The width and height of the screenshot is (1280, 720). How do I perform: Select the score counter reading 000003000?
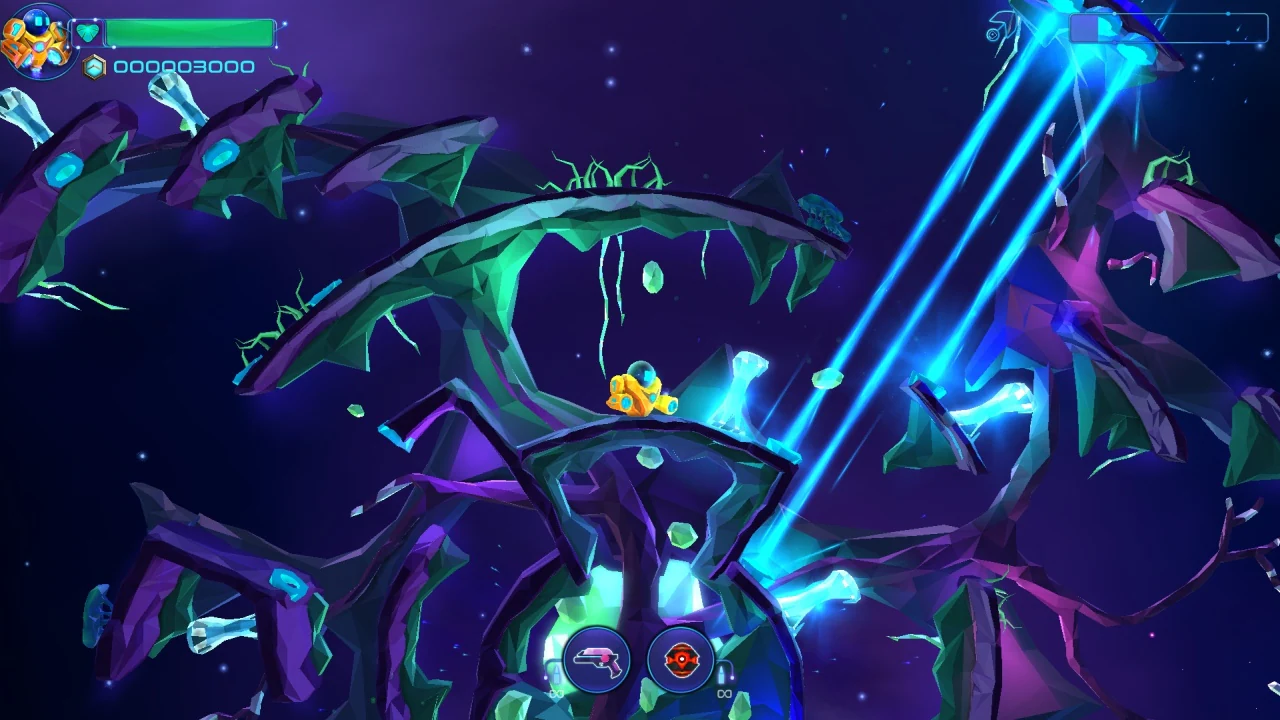click(183, 67)
